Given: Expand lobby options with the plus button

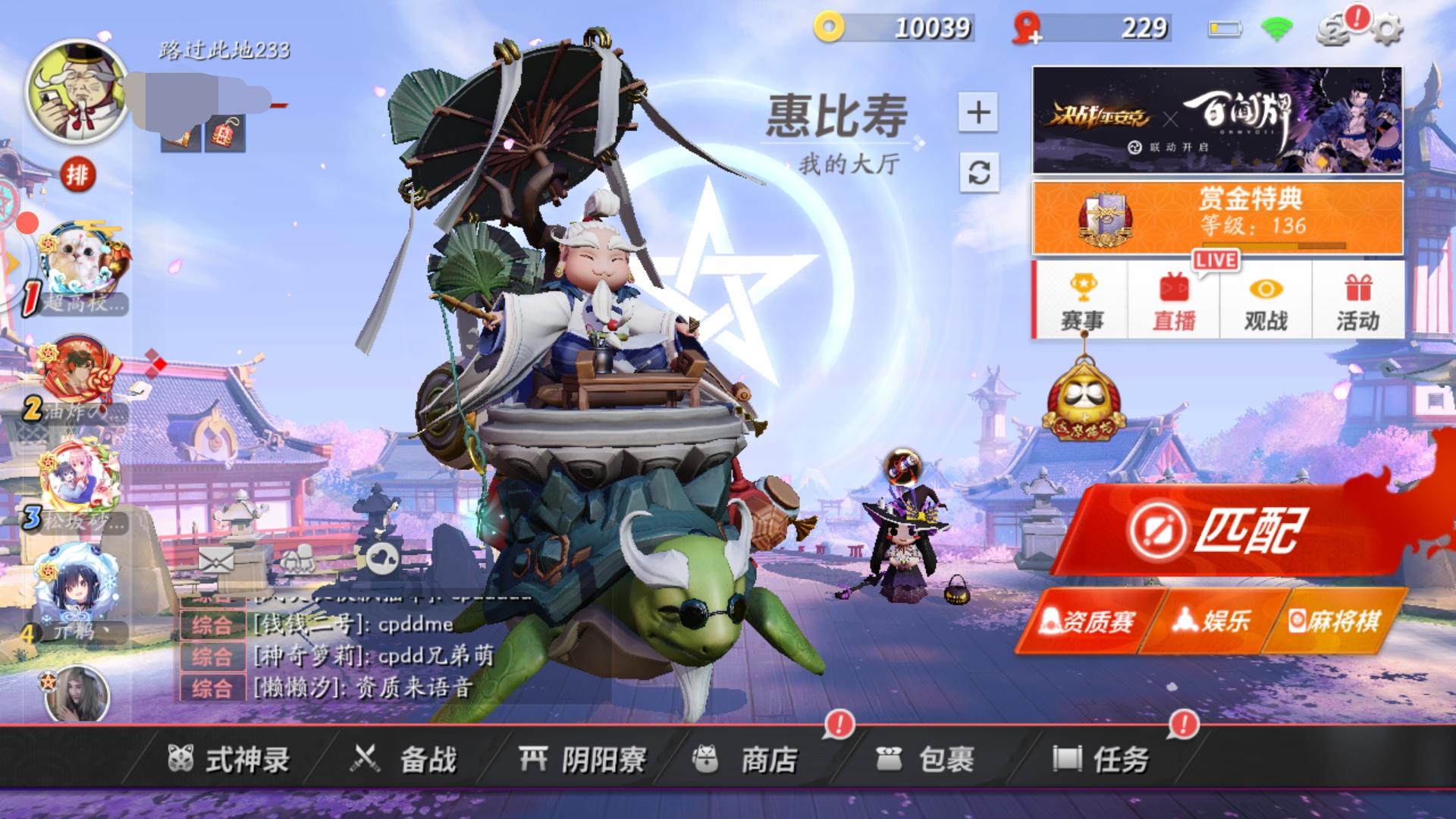Looking at the screenshot, I should coord(980,111).
